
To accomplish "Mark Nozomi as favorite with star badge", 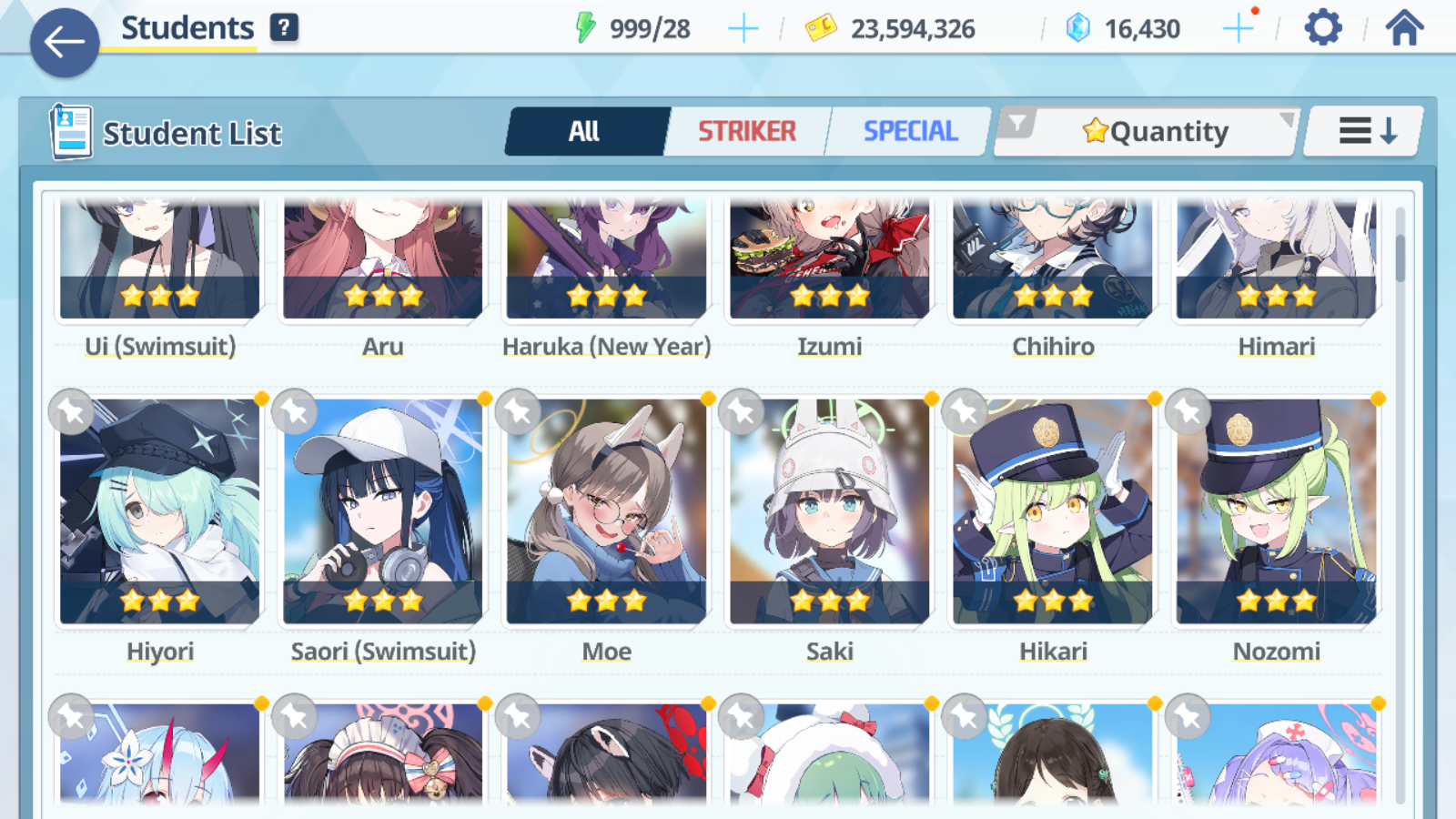I will point(1188,412).
